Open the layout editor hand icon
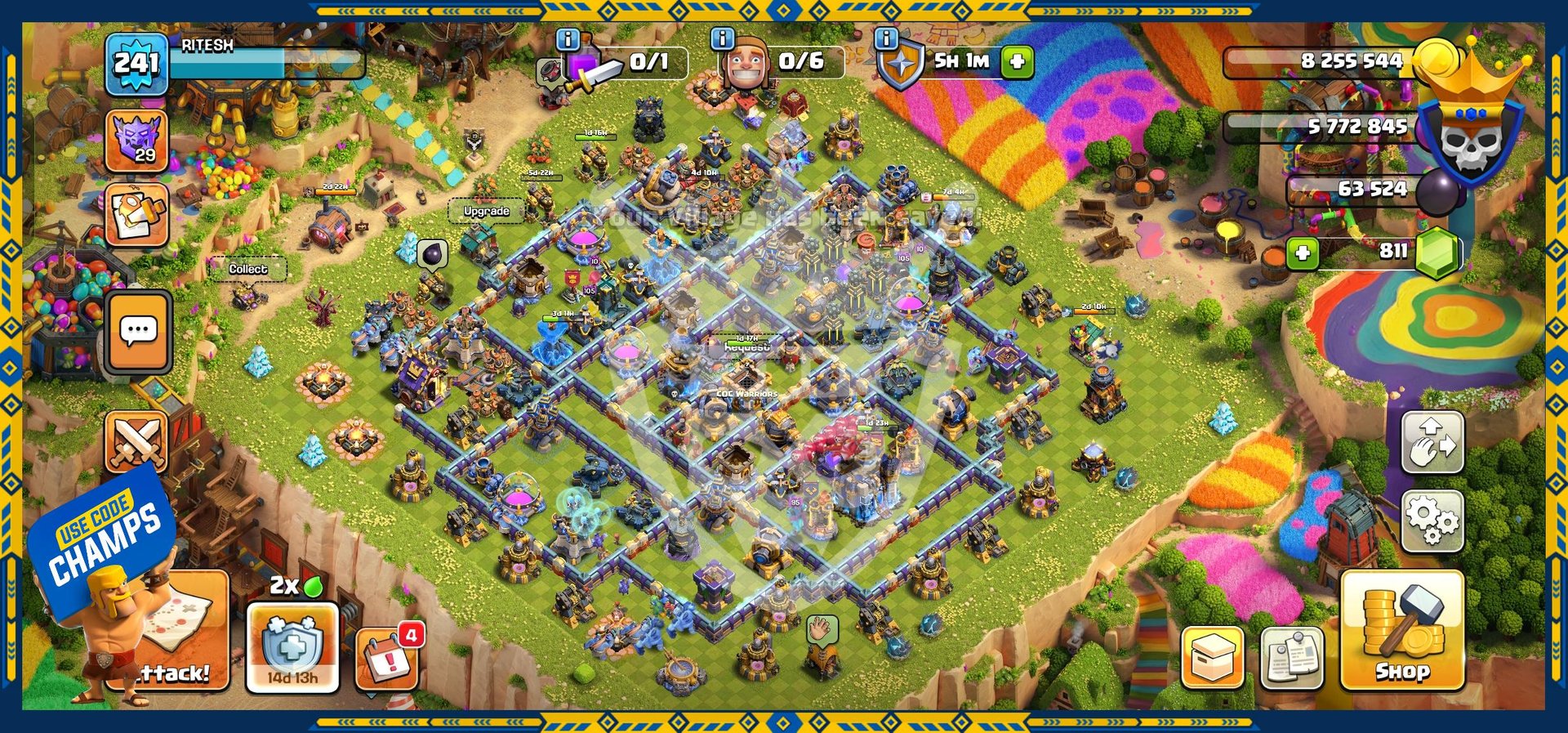The width and height of the screenshot is (1568, 733). (x=1432, y=442)
